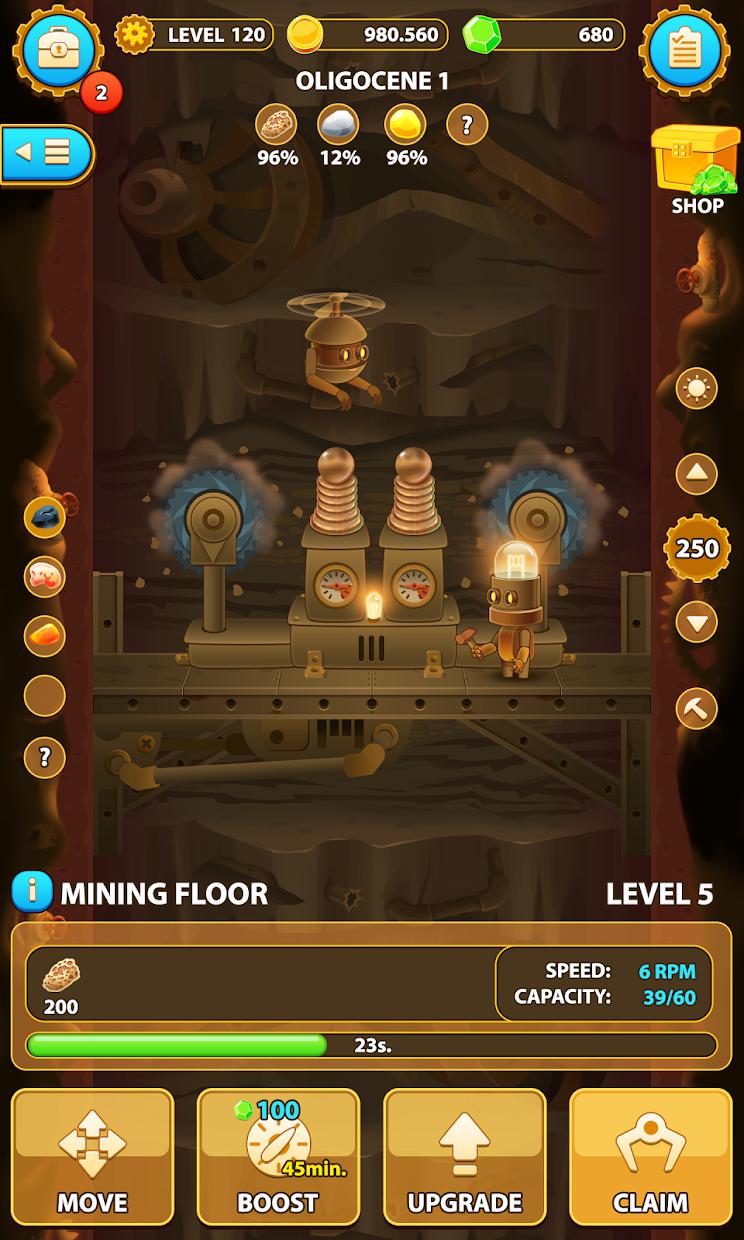Go down one floor with arrow

click(x=696, y=622)
